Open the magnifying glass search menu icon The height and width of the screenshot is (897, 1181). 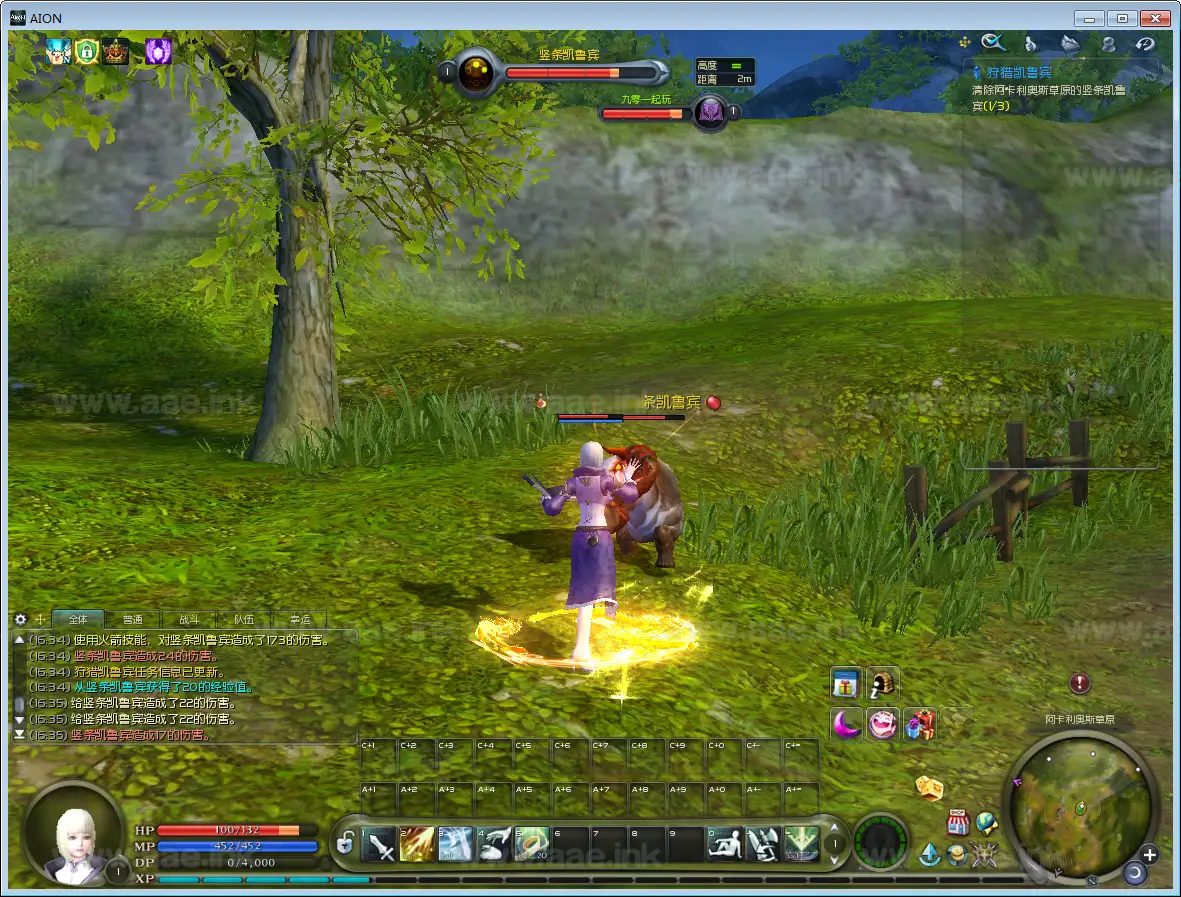(993, 42)
